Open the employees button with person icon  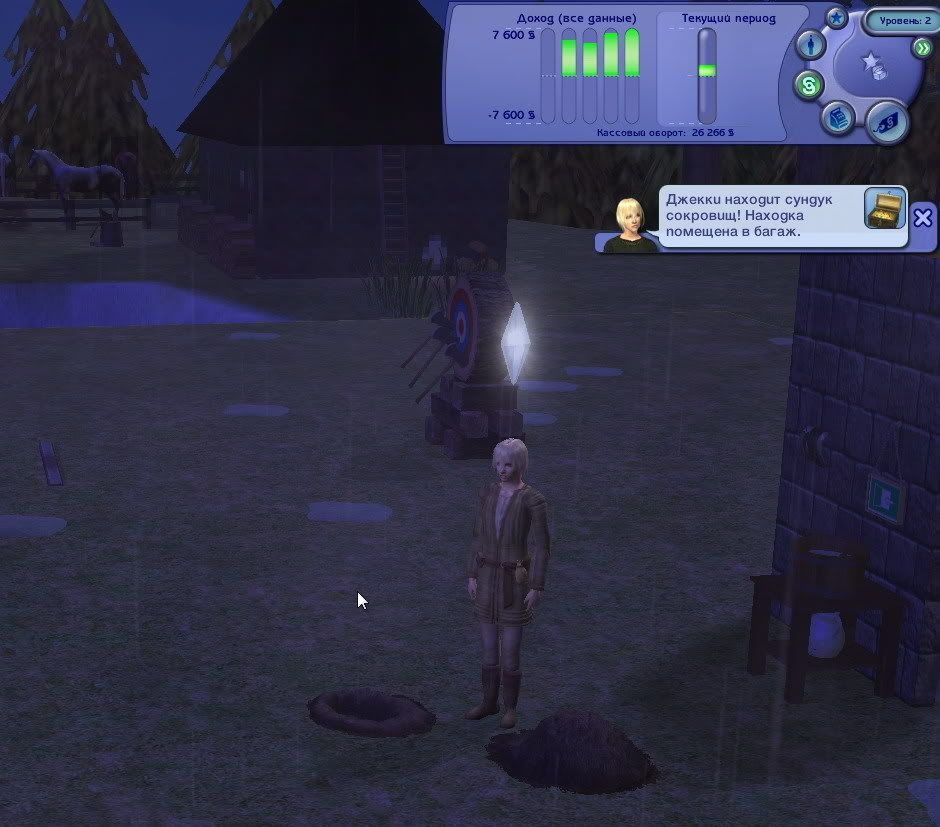coord(810,45)
